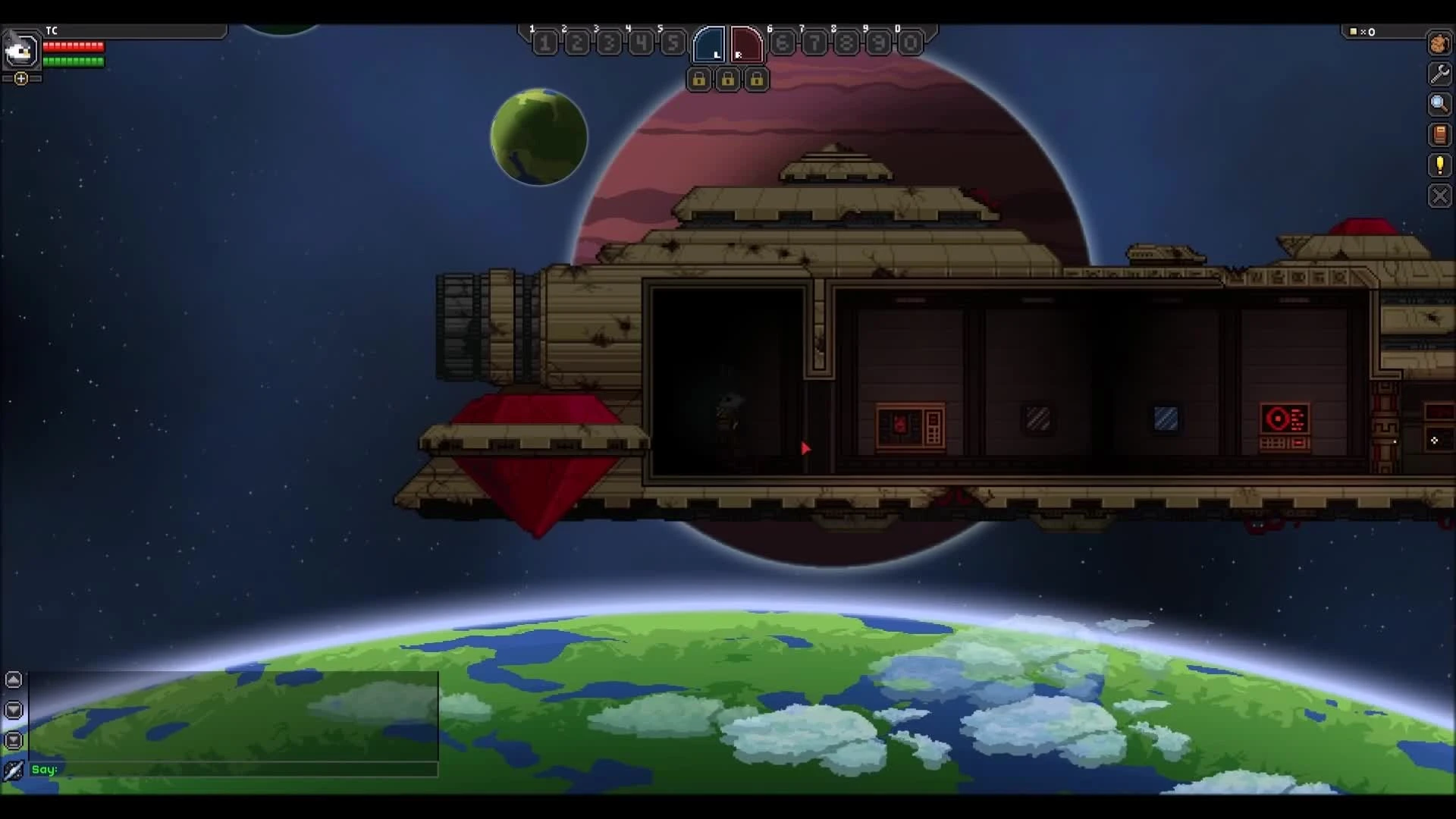Expand chat history with up arrow
Image resolution: width=1456 pixels, height=819 pixels.
(14, 679)
